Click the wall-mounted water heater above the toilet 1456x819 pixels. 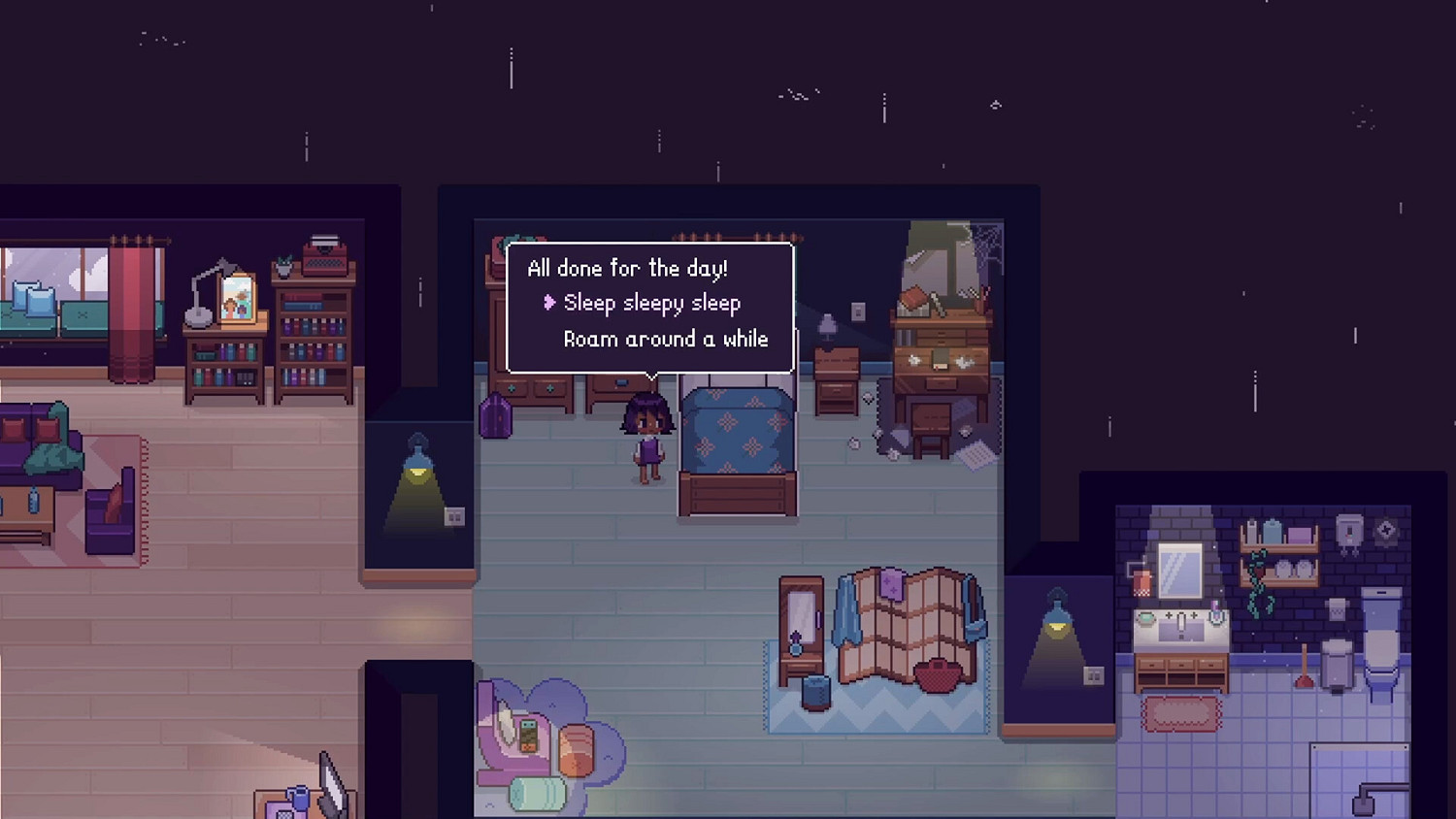[x=1348, y=532]
